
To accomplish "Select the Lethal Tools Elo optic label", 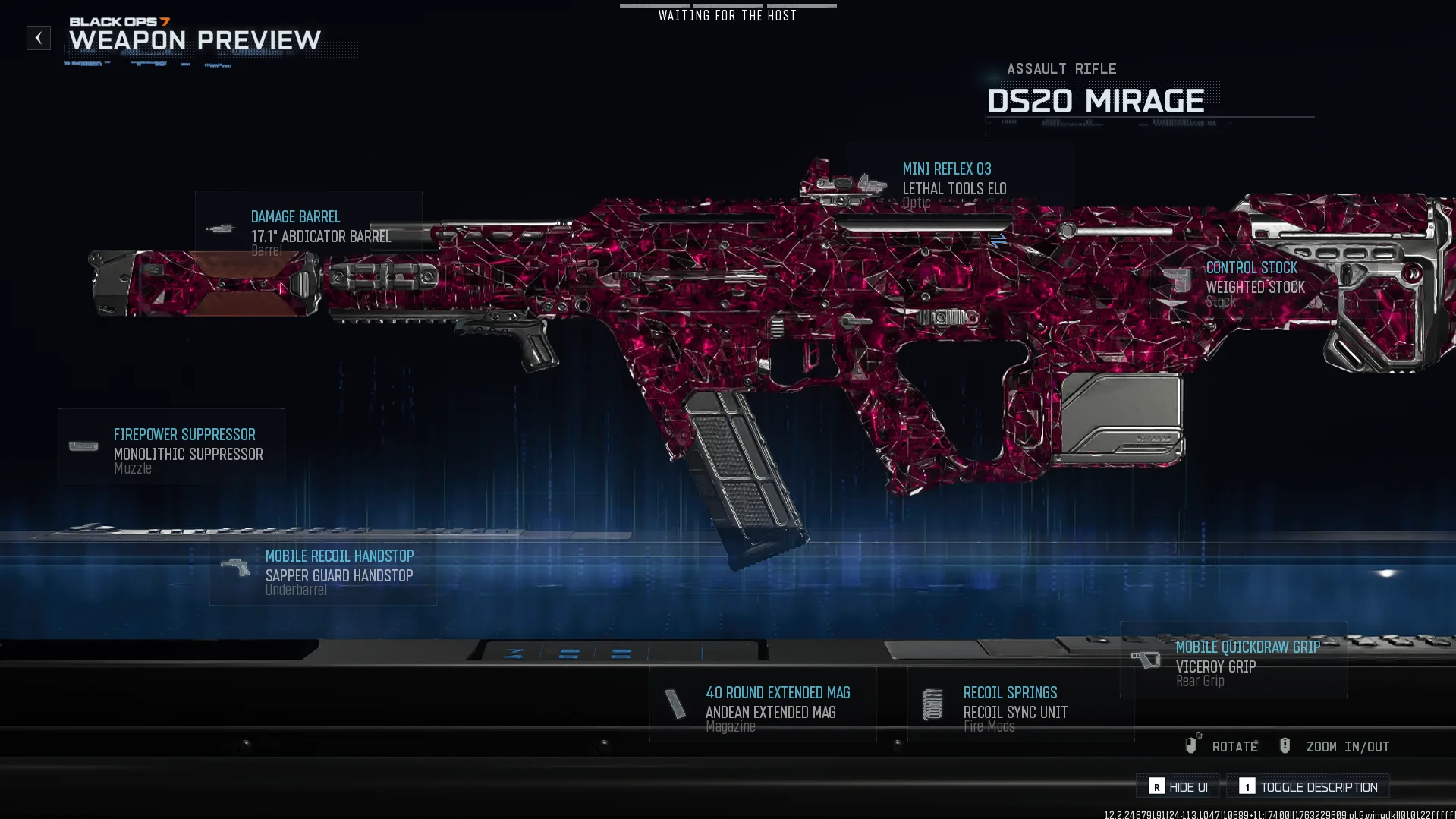I will [954, 188].
